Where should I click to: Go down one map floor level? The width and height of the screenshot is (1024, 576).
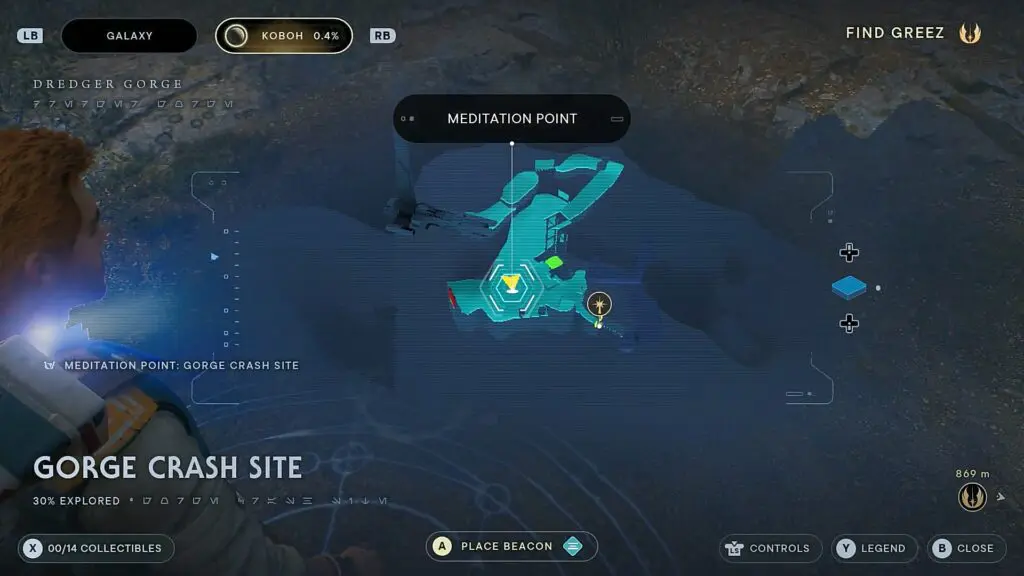point(849,323)
